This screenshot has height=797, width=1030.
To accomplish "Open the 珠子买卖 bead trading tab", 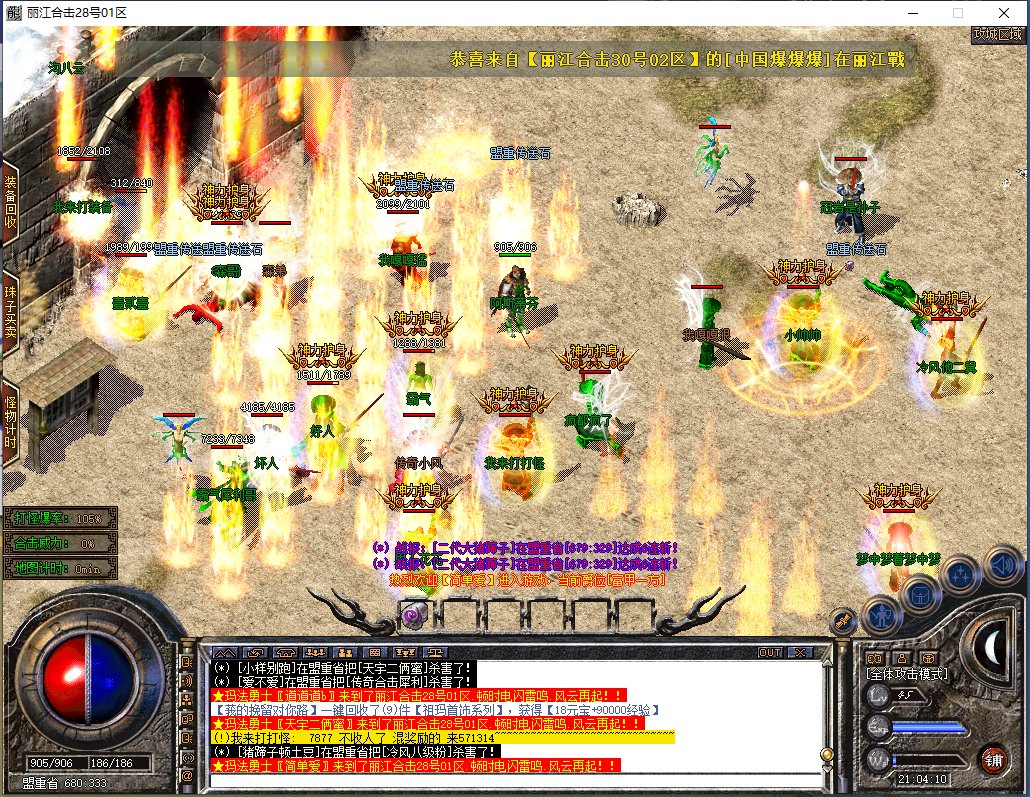I will pos(10,312).
